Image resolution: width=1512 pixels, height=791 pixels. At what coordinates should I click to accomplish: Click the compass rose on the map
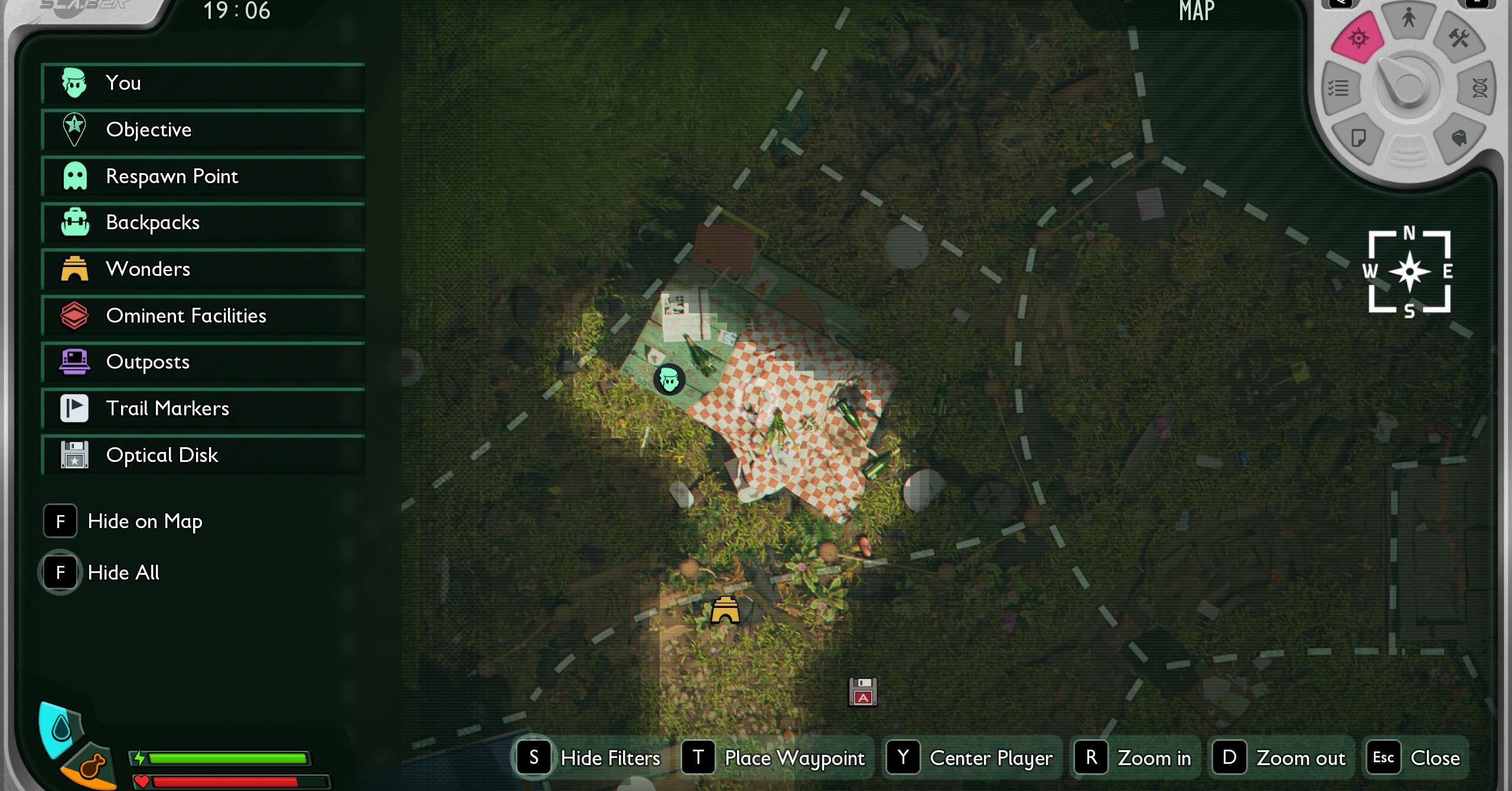[x=1410, y=271]
